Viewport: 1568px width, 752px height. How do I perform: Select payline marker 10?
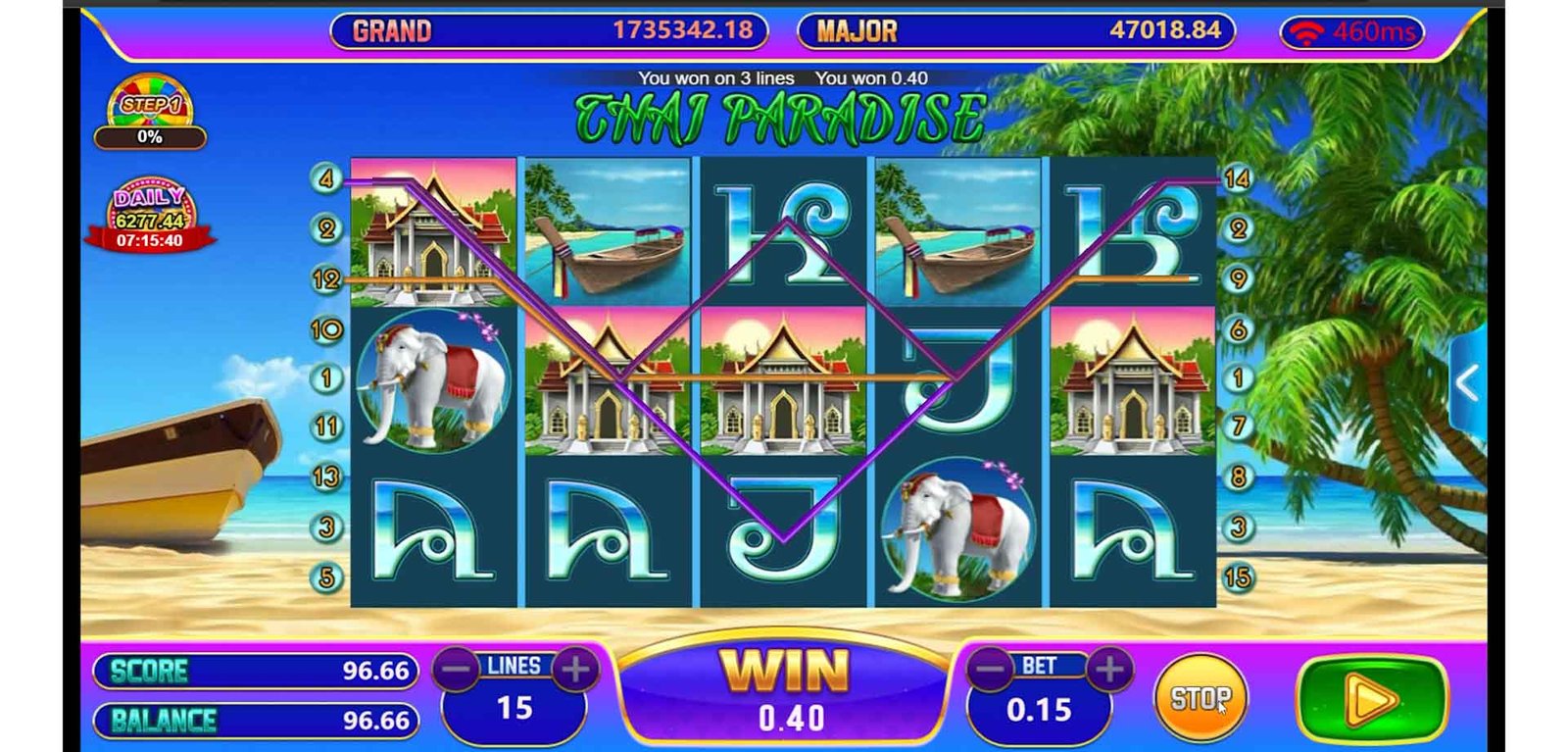tap(326, 328)
